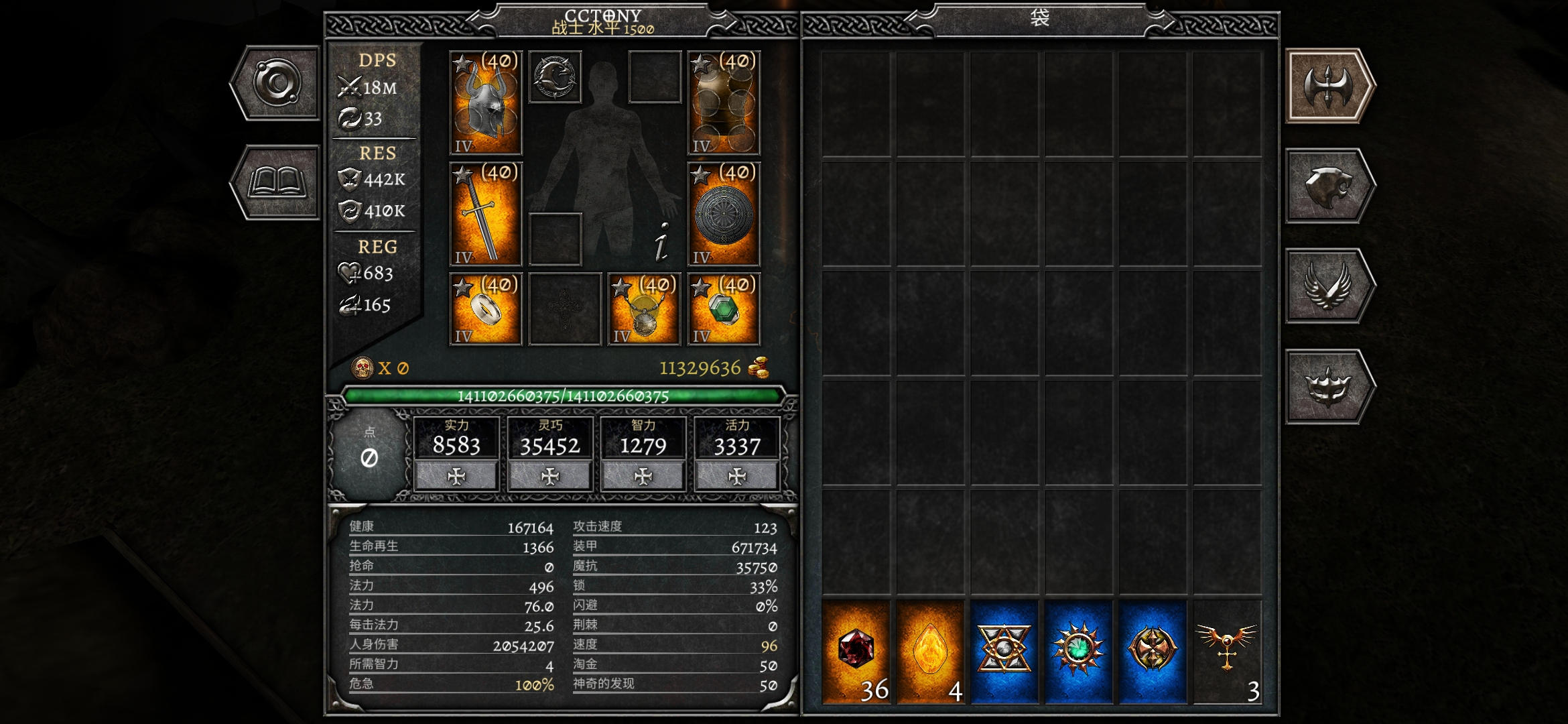Open the spellbook tab
The width and height of the screenshot is (1568, 724).
tap(277, 182)
